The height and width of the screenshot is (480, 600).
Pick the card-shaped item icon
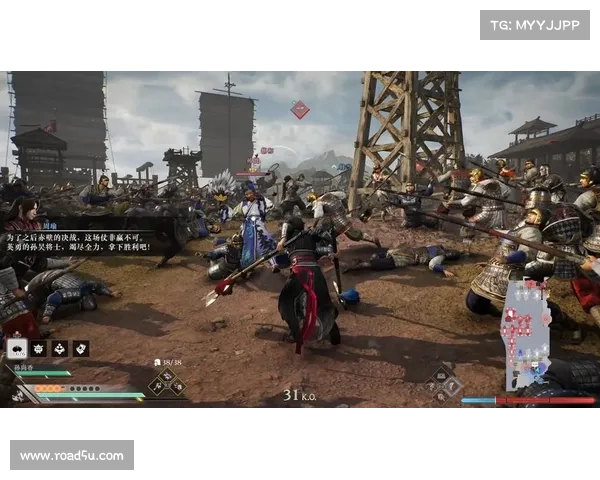[x=80, y=348]
